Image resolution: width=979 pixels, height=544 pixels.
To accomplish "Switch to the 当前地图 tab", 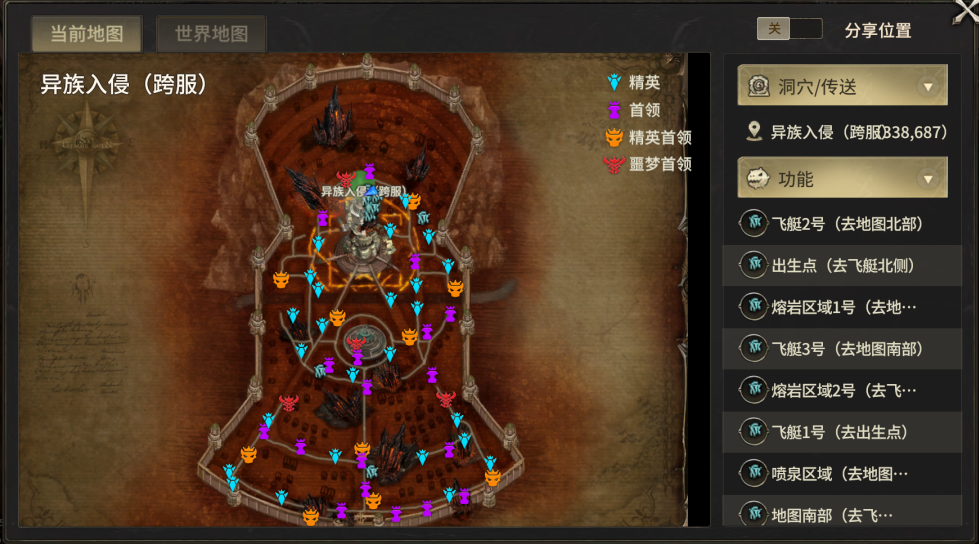I will coord(86,33).
